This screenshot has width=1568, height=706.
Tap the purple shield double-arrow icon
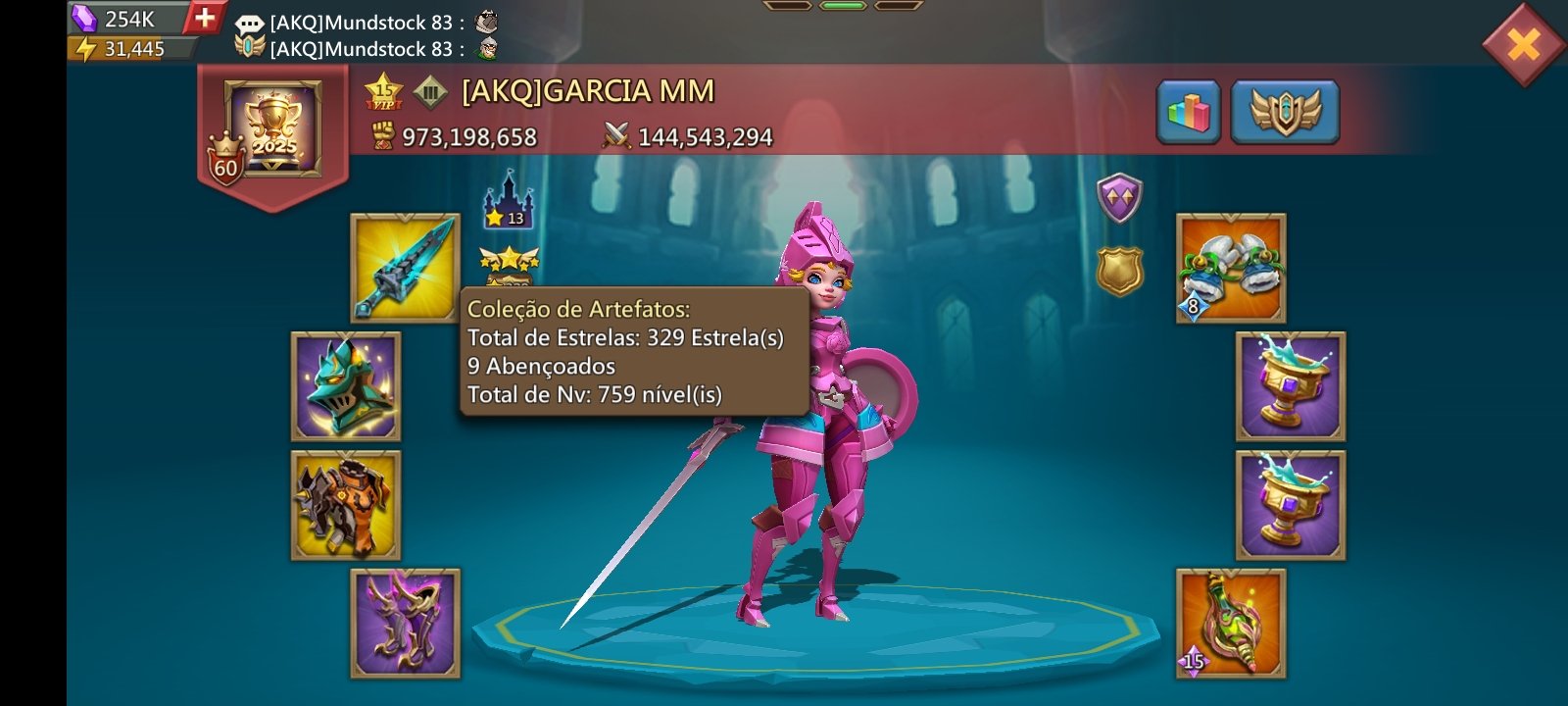point(1118,198)
